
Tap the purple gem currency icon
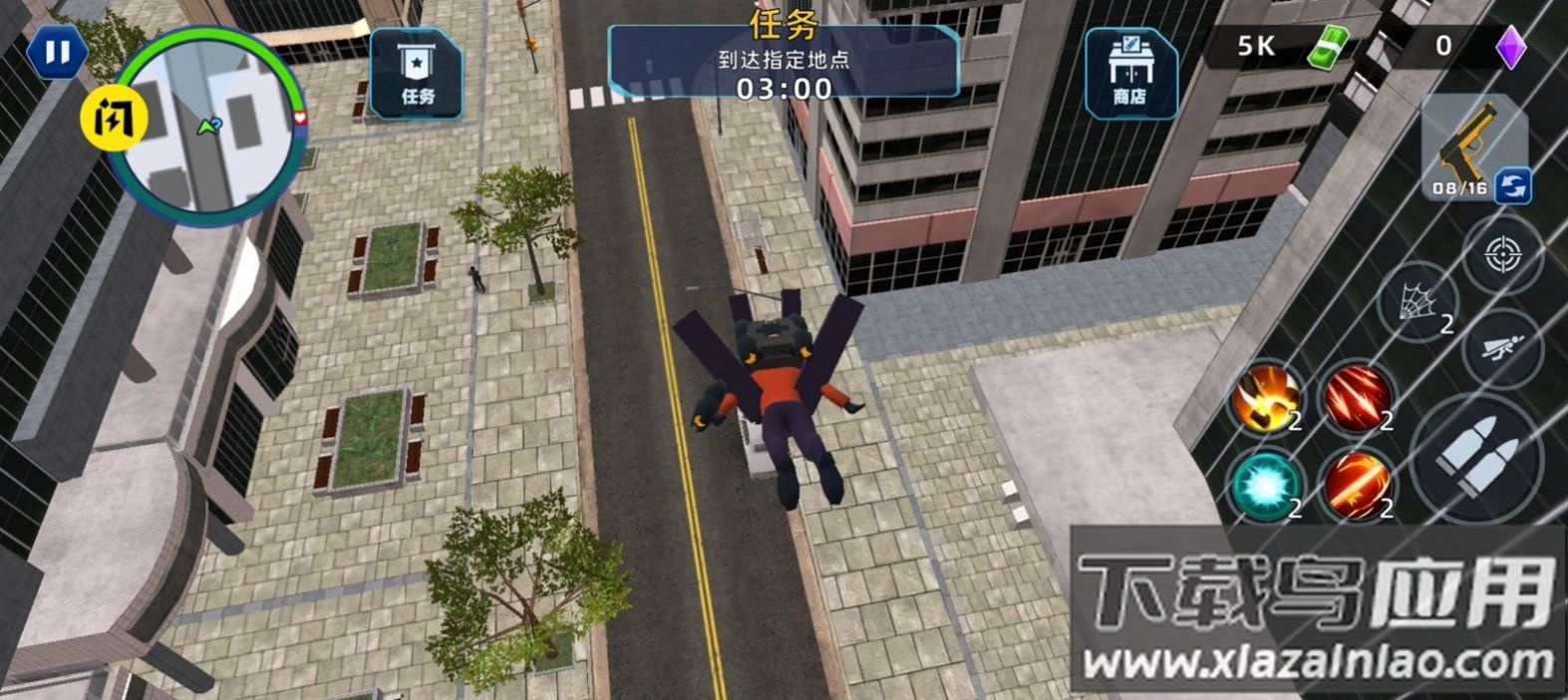1511,47
